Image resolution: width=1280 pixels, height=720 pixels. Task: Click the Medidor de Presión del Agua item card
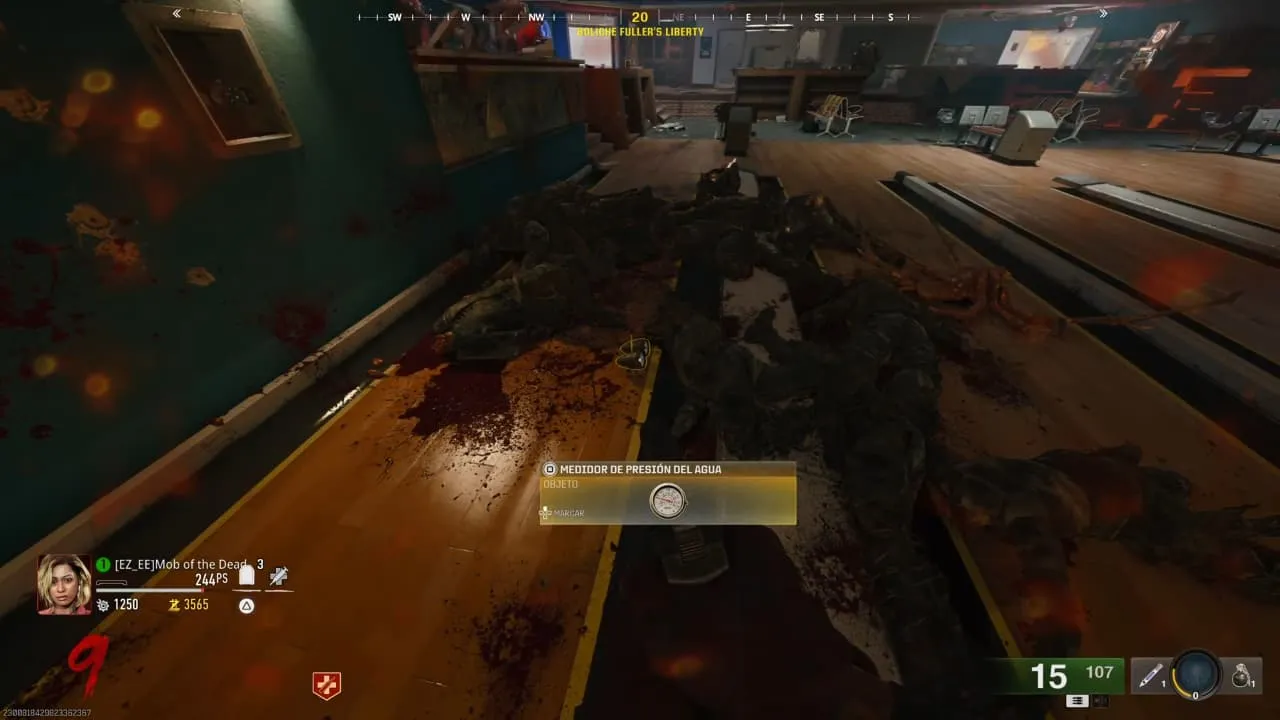click(x=668, y=492)
